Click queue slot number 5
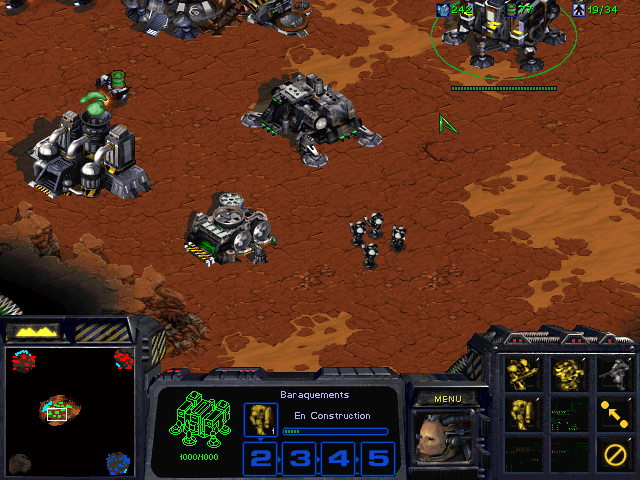The image size is (640, 480). point(378,458)
